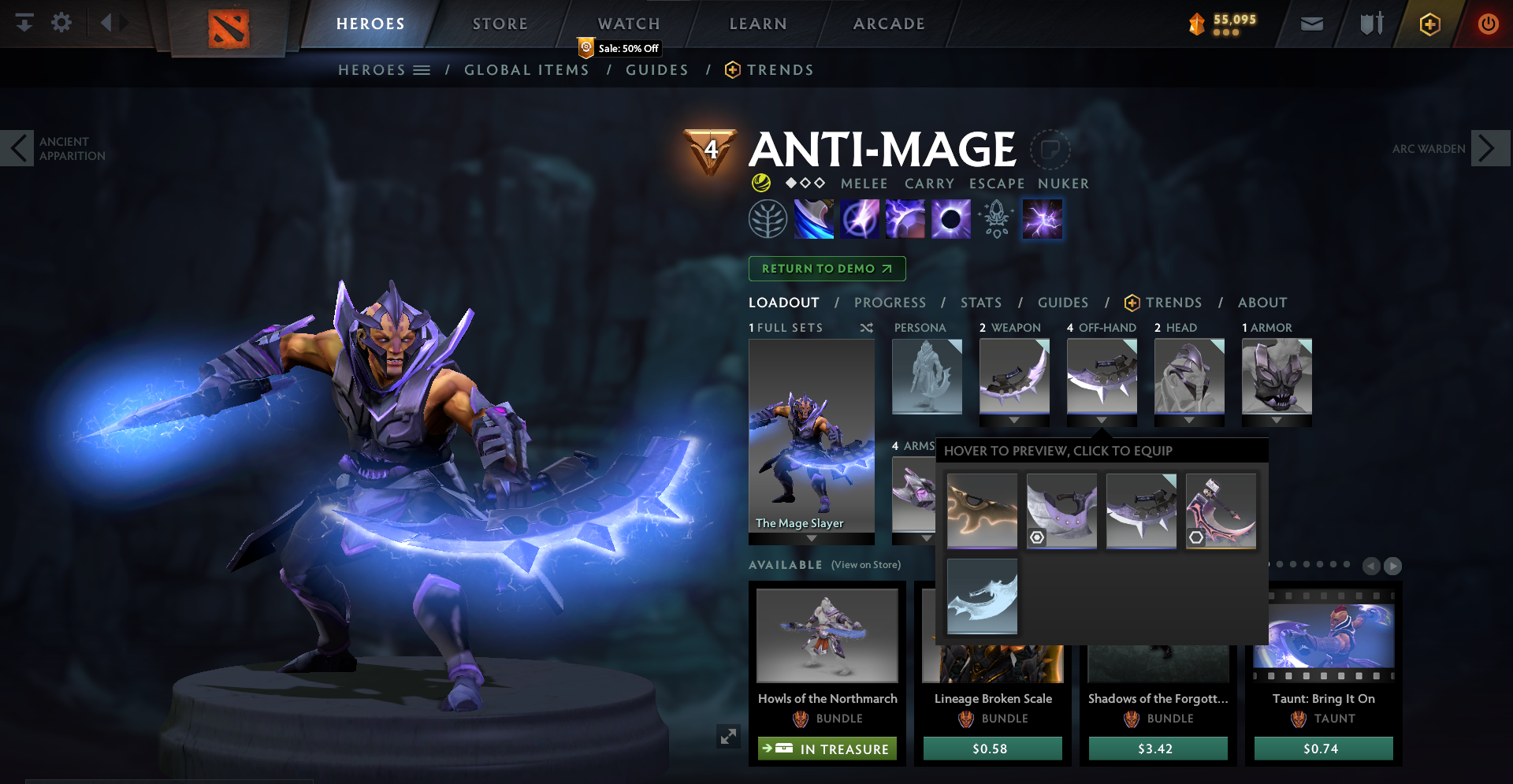Open the settings gear icon
1513x784 pixels.
tap(61, 23)
